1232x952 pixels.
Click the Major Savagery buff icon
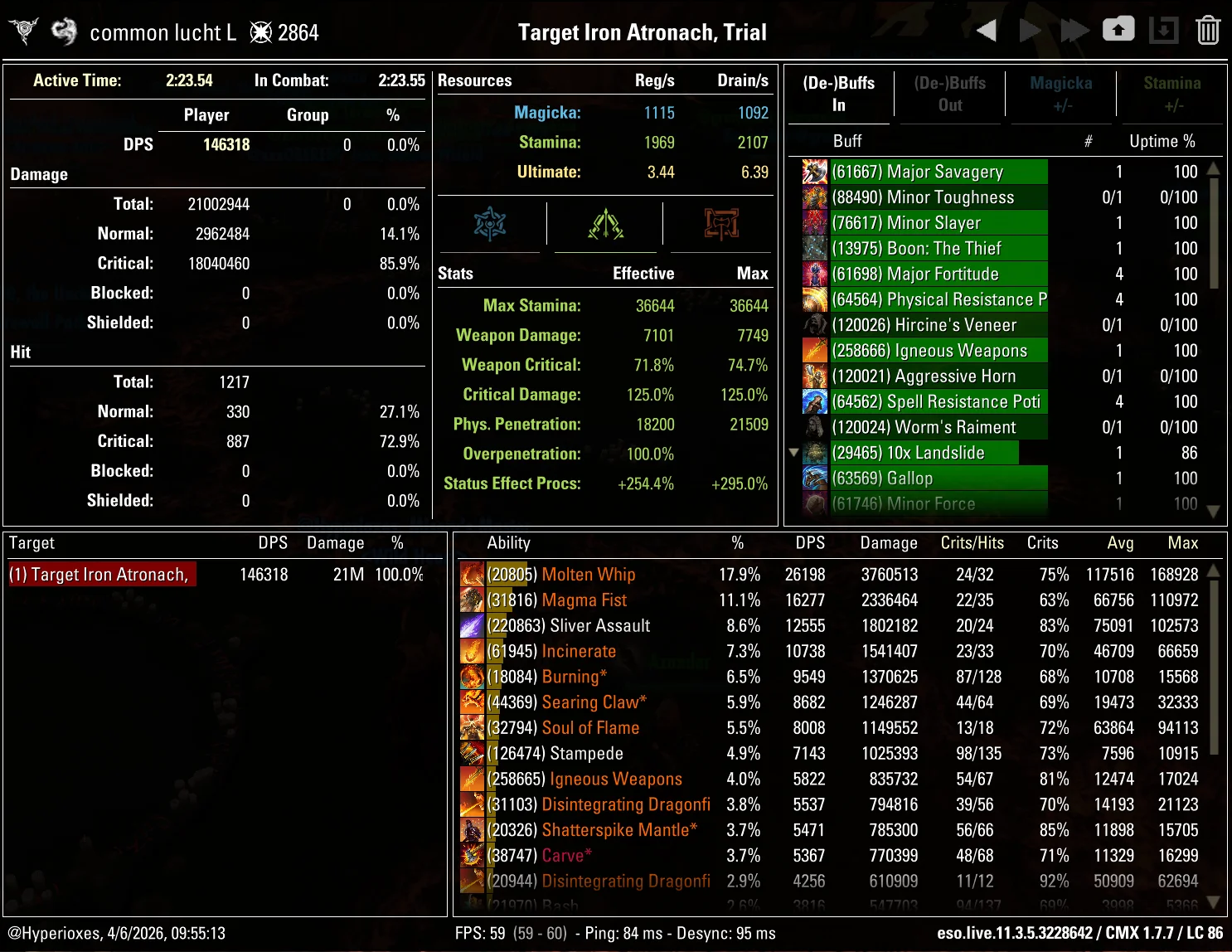point(814,172)
